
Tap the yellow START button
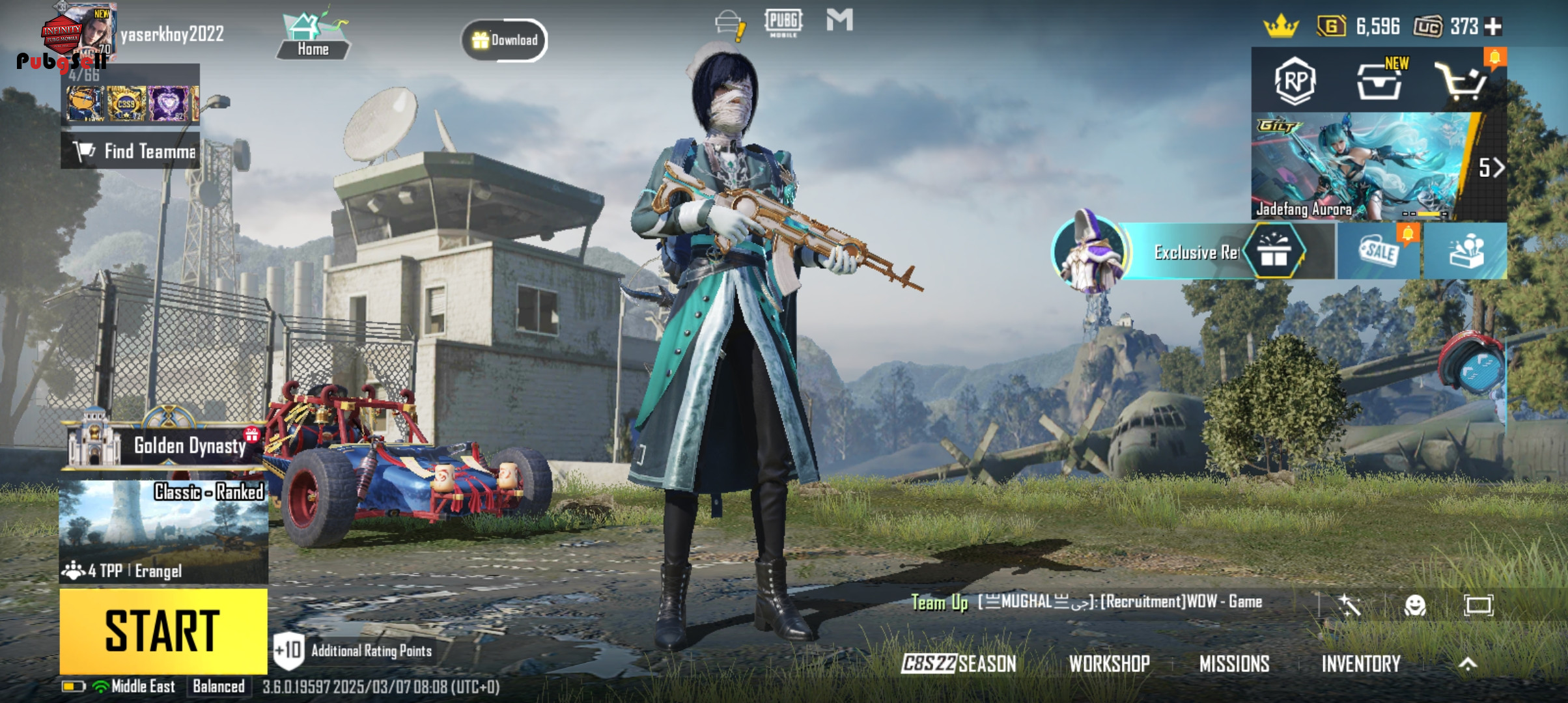(163, 630)
